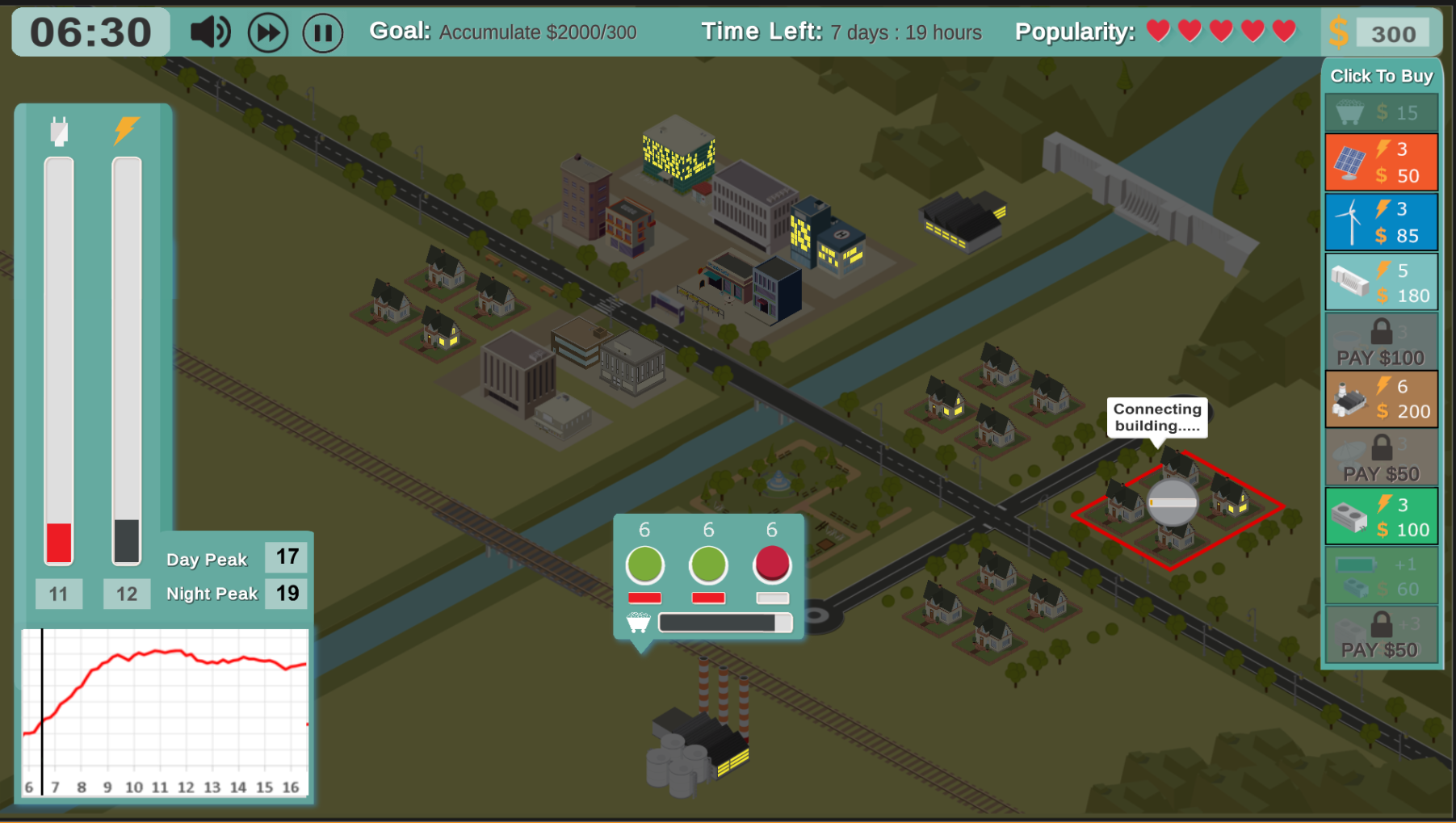Click the coal fuel level bar
This screenshot has width=1456, height=823.
point(724,622)
